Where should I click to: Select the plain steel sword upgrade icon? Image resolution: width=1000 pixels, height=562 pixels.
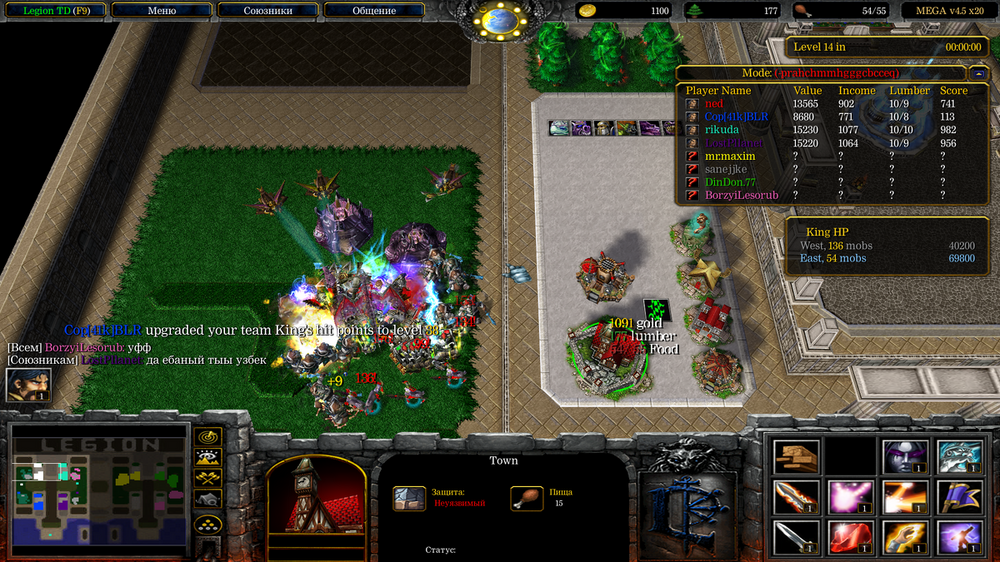click(x=796, y=537)
